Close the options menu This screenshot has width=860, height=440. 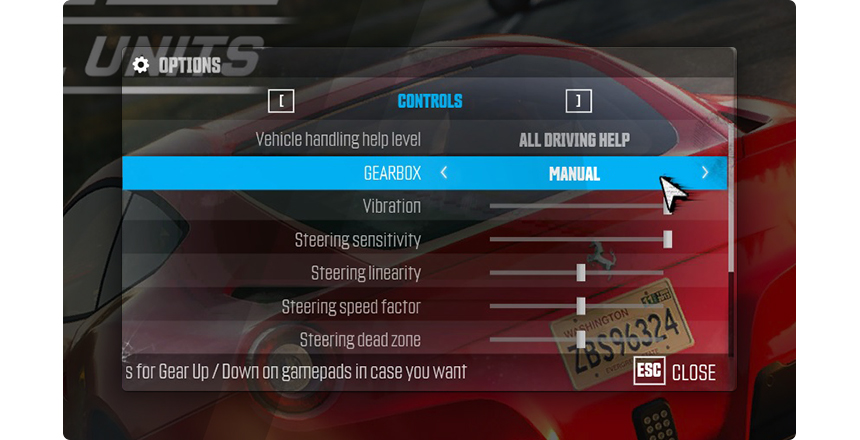pyautogui.click(x=676, y=373)
